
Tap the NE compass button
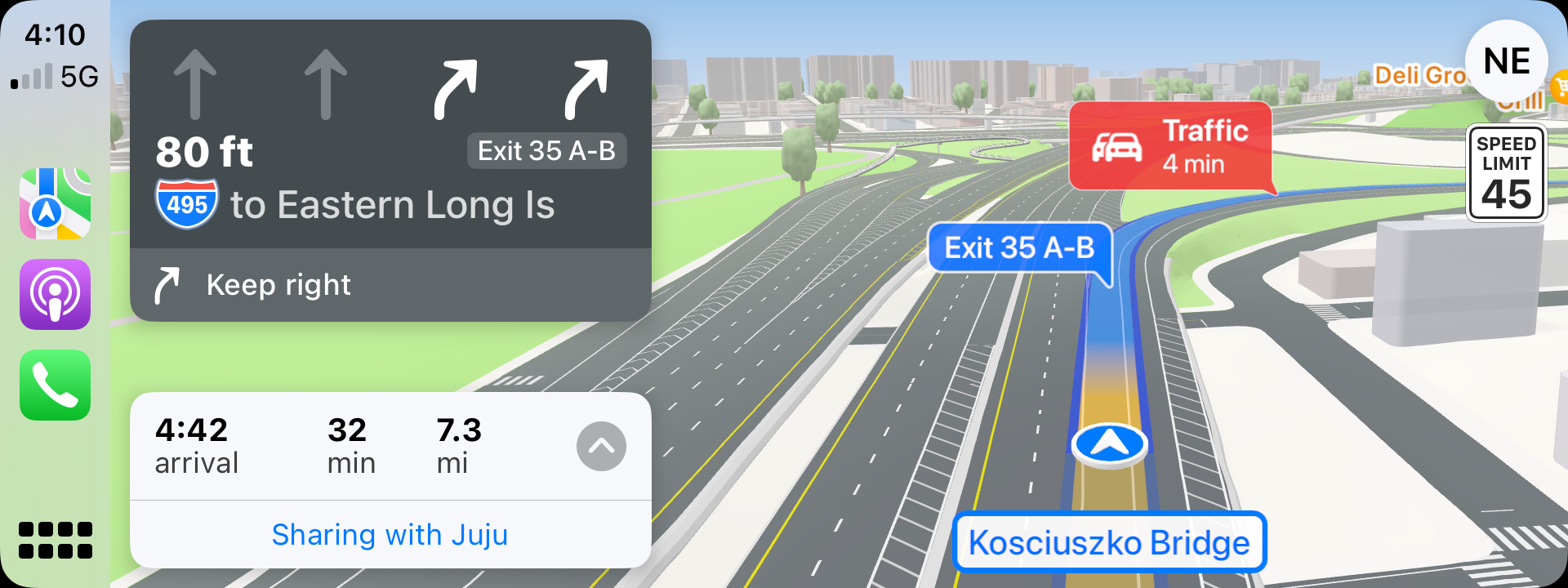[x=1506, y=61]
